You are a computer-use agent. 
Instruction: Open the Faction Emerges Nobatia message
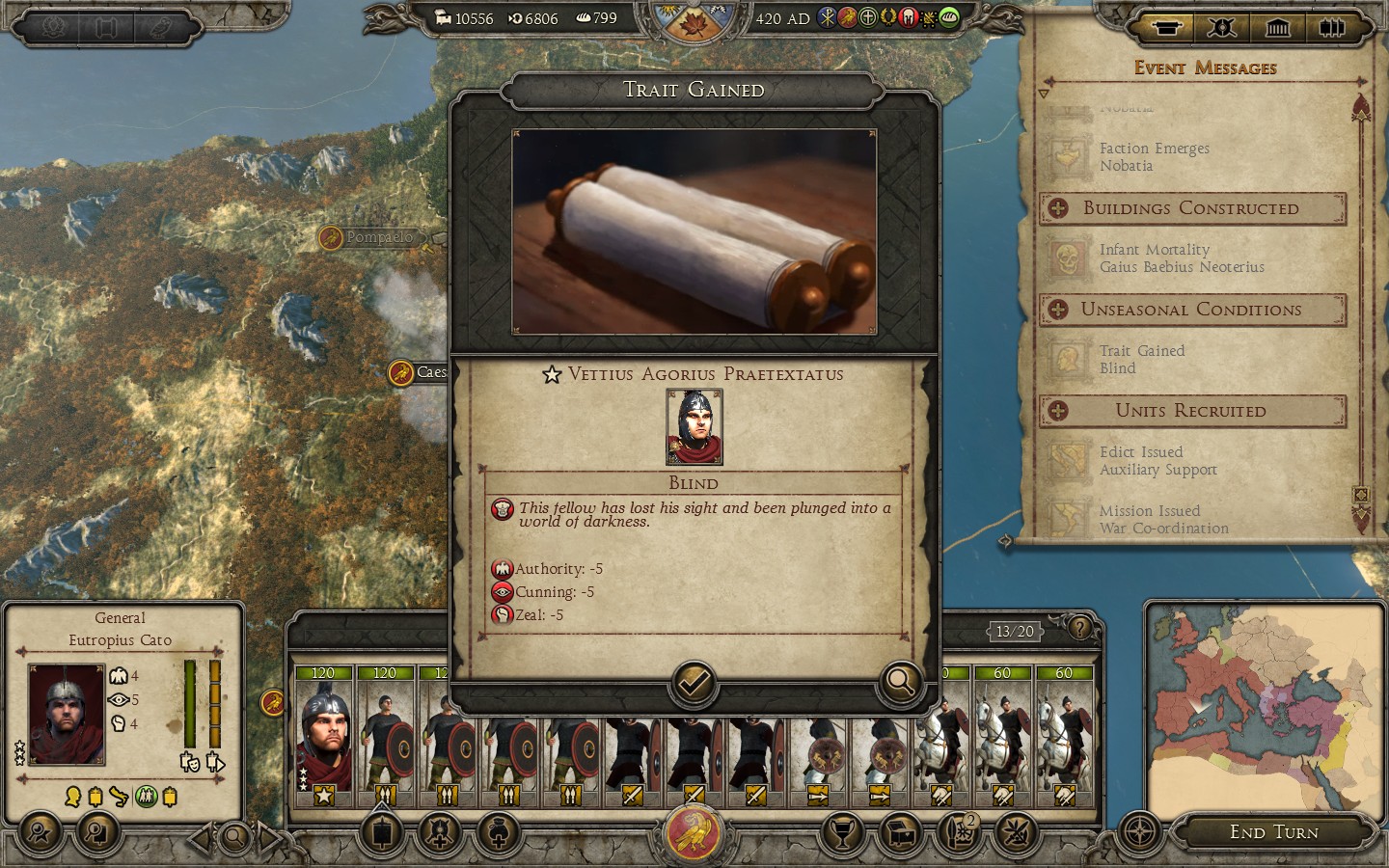pyautogui.click(x=1153, y=157)
